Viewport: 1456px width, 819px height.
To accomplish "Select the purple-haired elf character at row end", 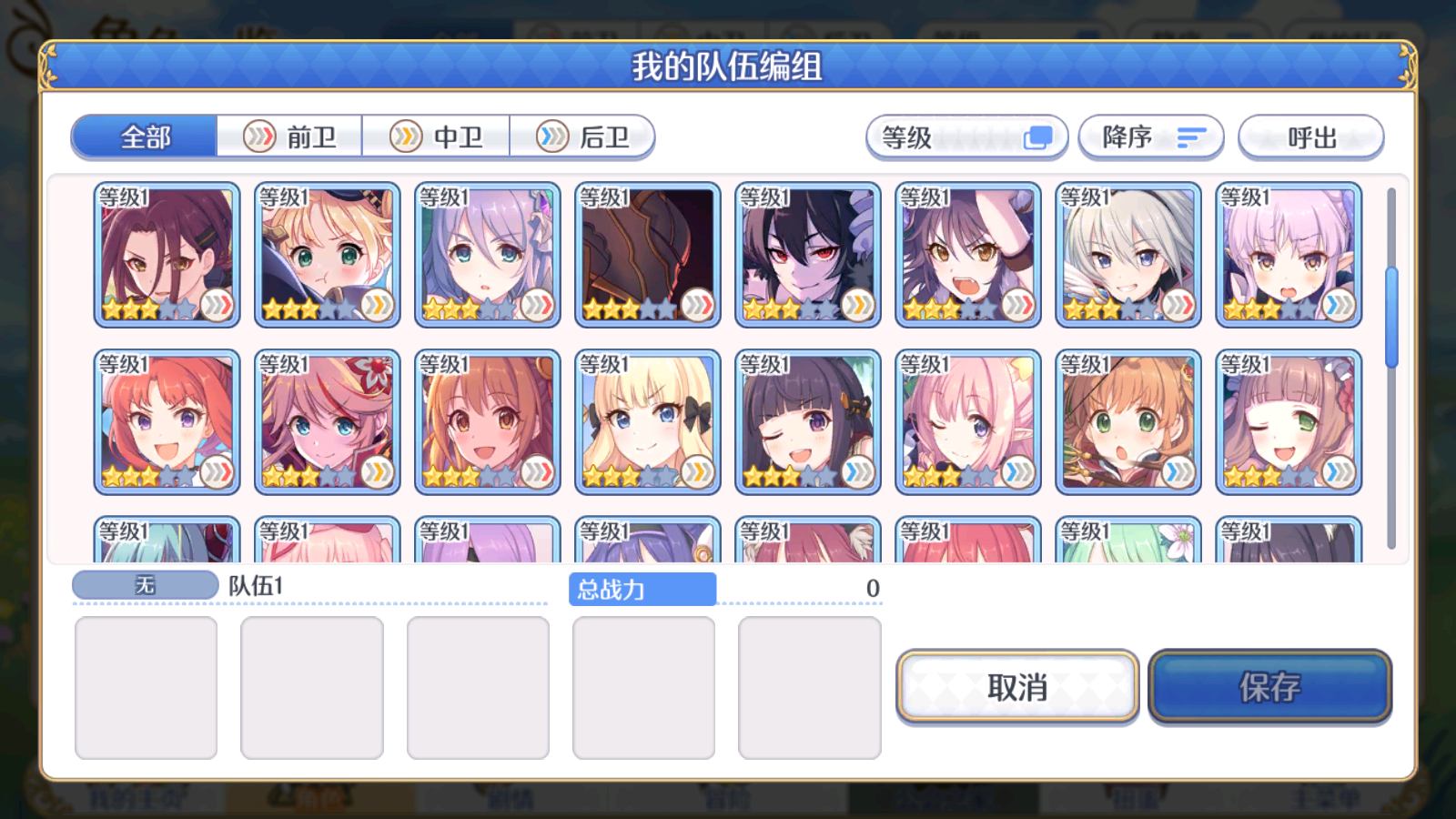I will (x=1289, y=255).
